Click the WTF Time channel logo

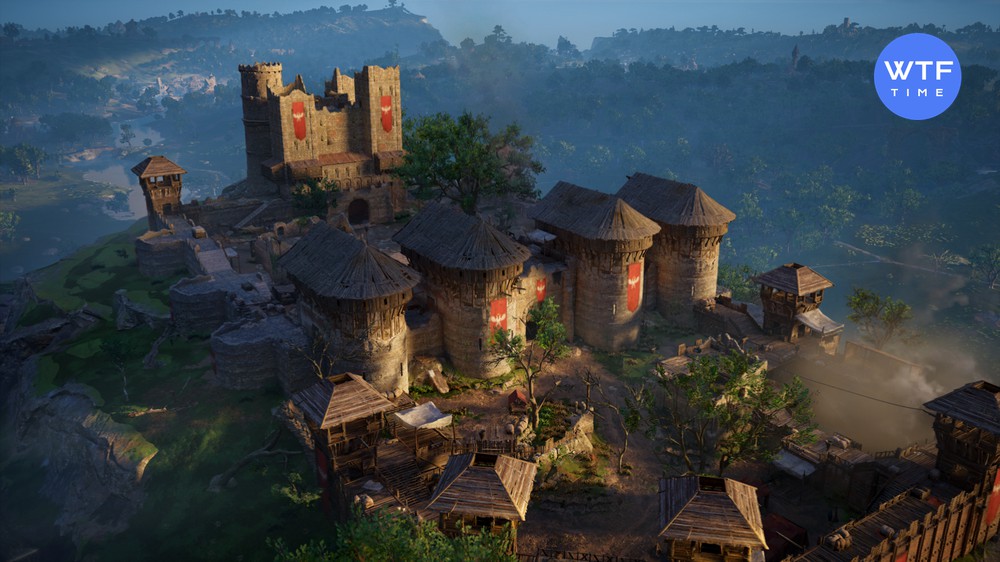917,76
